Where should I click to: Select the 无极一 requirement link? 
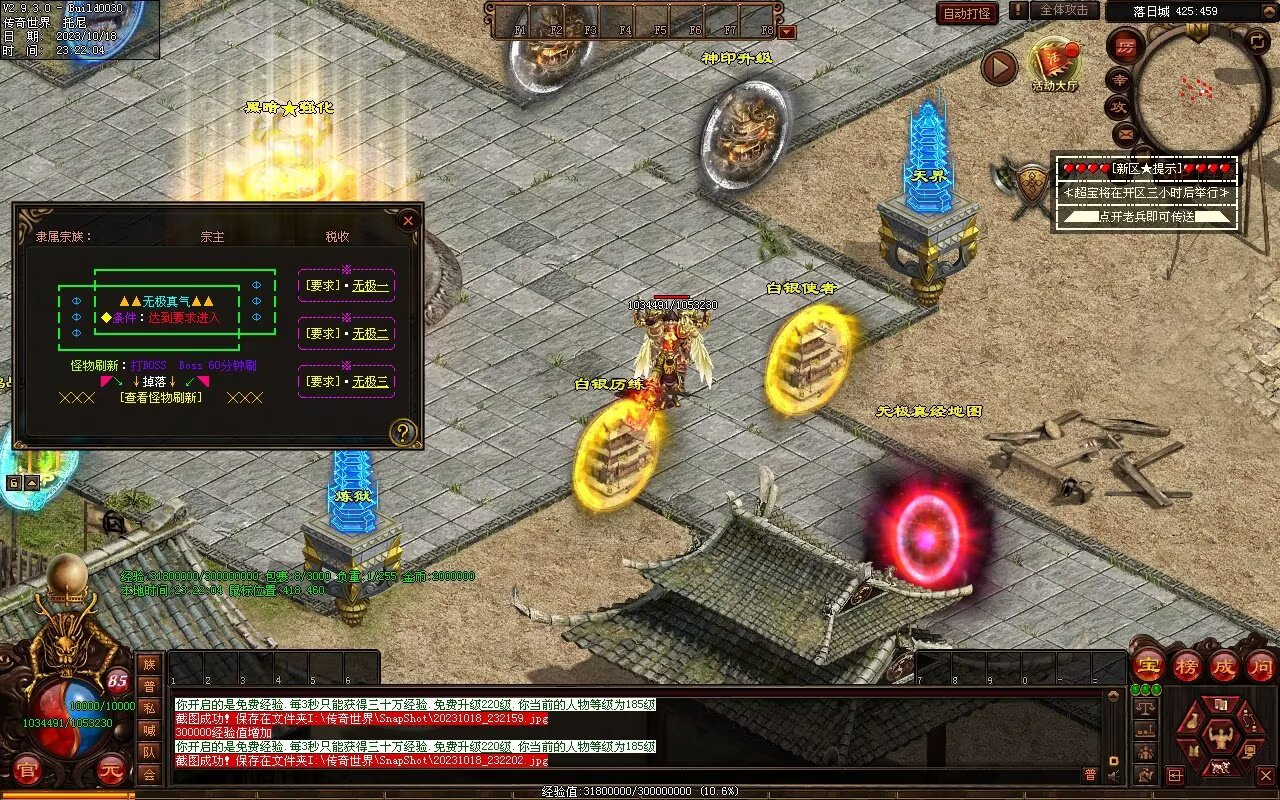[x=369, y=285]
